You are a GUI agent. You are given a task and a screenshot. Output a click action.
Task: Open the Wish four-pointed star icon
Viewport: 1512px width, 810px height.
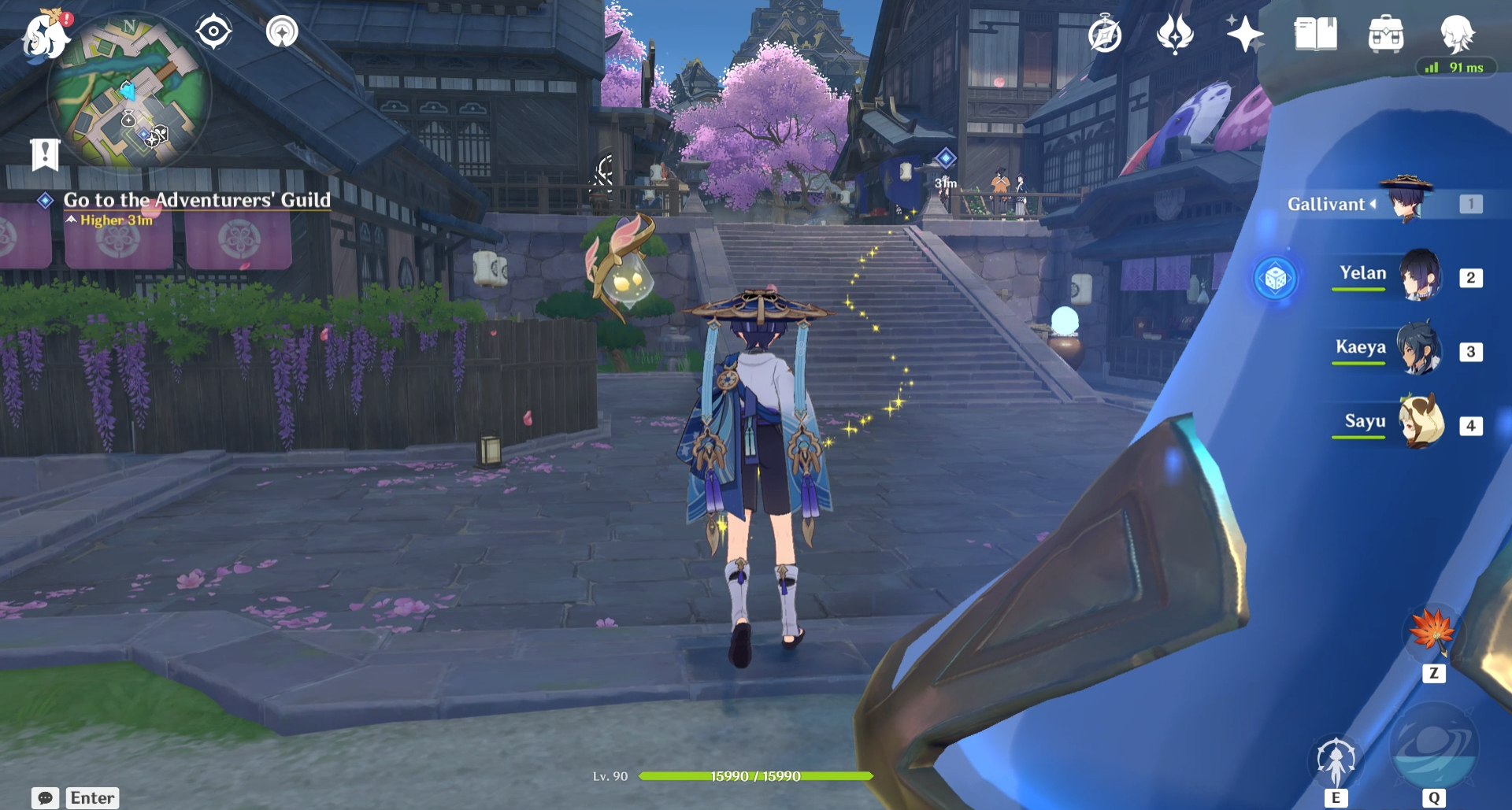[1244, 35]
